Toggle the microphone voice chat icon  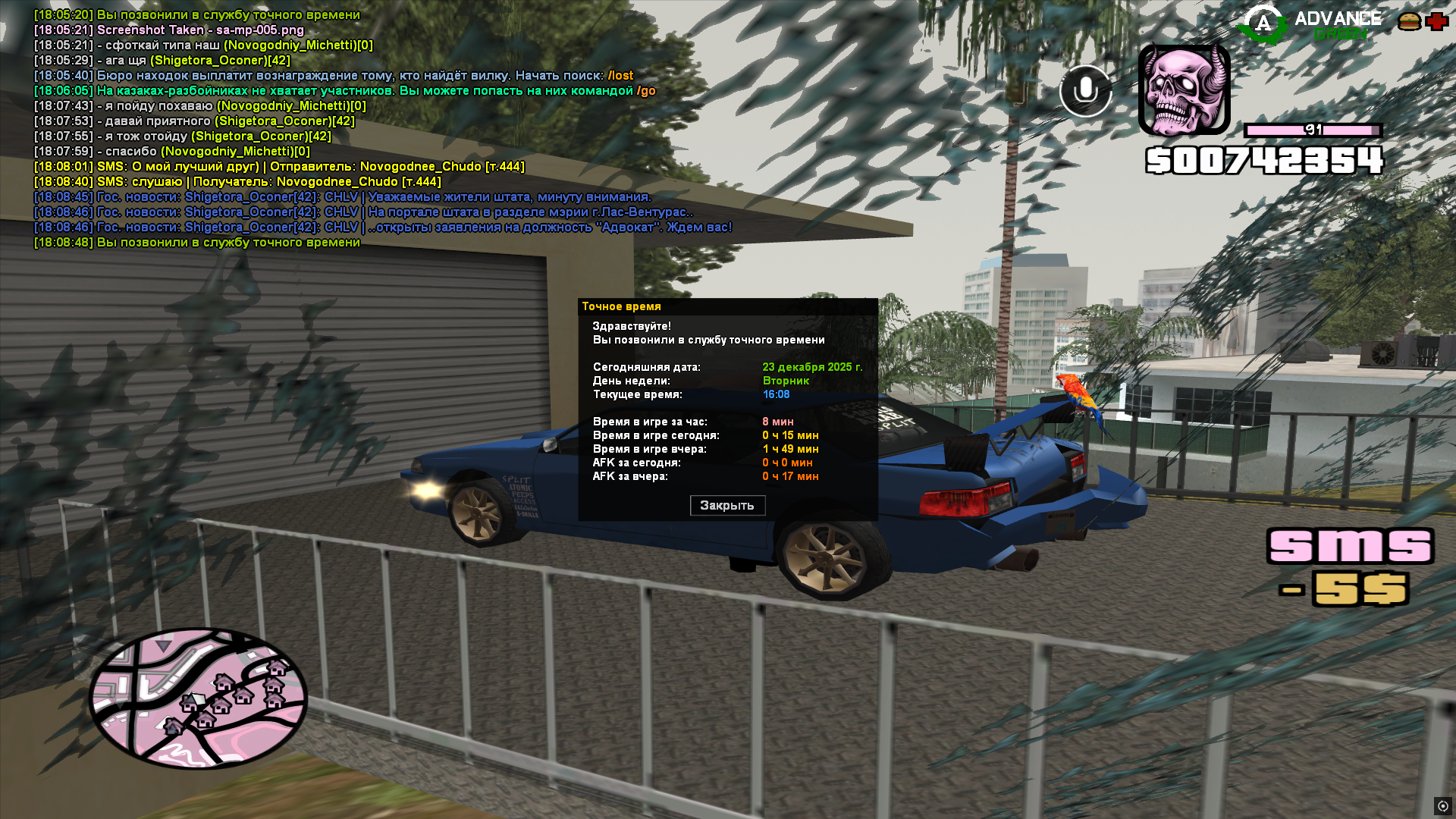click(x=1085, y=91)
